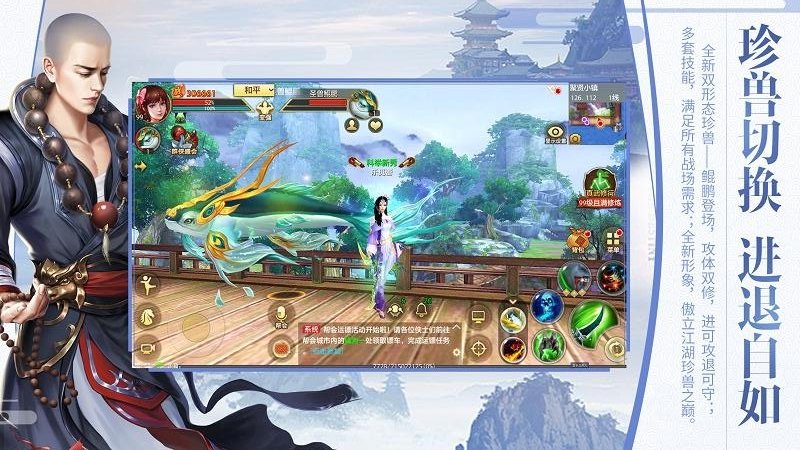This screenshot has height=450, width=800.
Task: Click the 帮会 microphone voice button
Action: (281, 315)
